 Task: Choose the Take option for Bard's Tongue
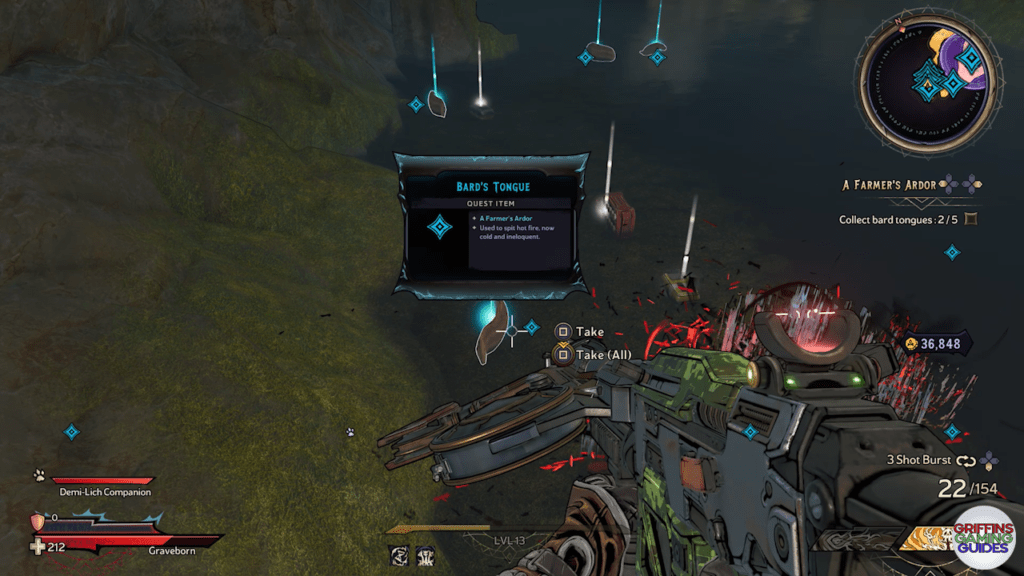pyautogui.click(x=590, y=331)
